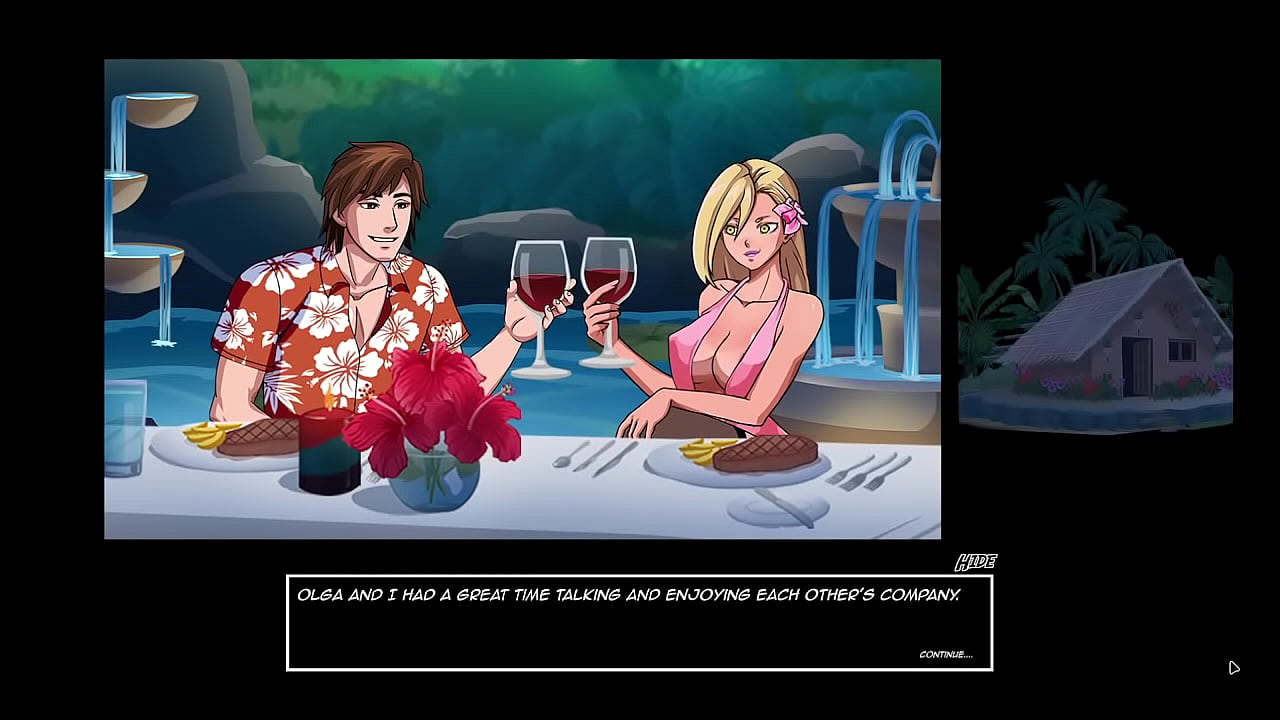Continue to the next dialogue line

(945, 655)
